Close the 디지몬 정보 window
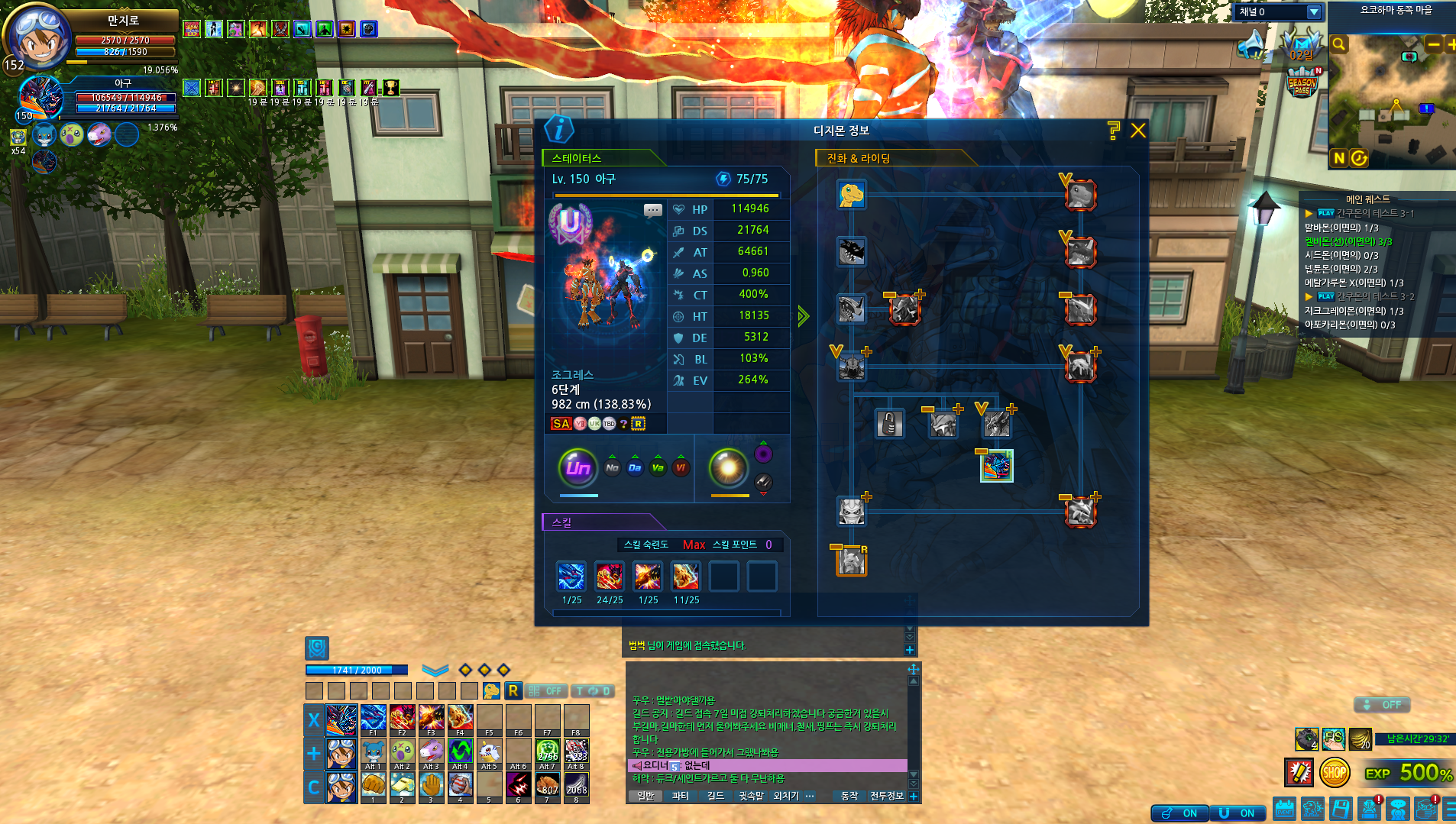 pos(1137,131)
